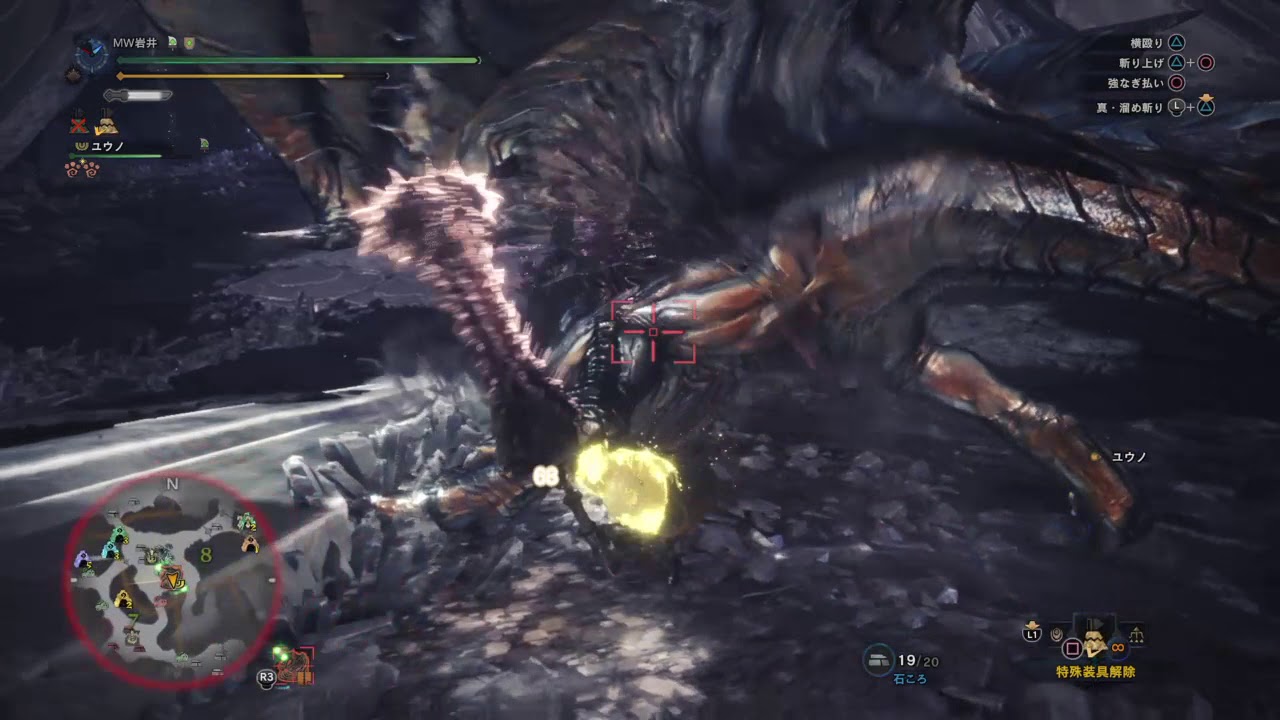Select the target monster icon beside the minimap
The image size is (1280, 720).
pyautogui.click(x=297, y=666)
